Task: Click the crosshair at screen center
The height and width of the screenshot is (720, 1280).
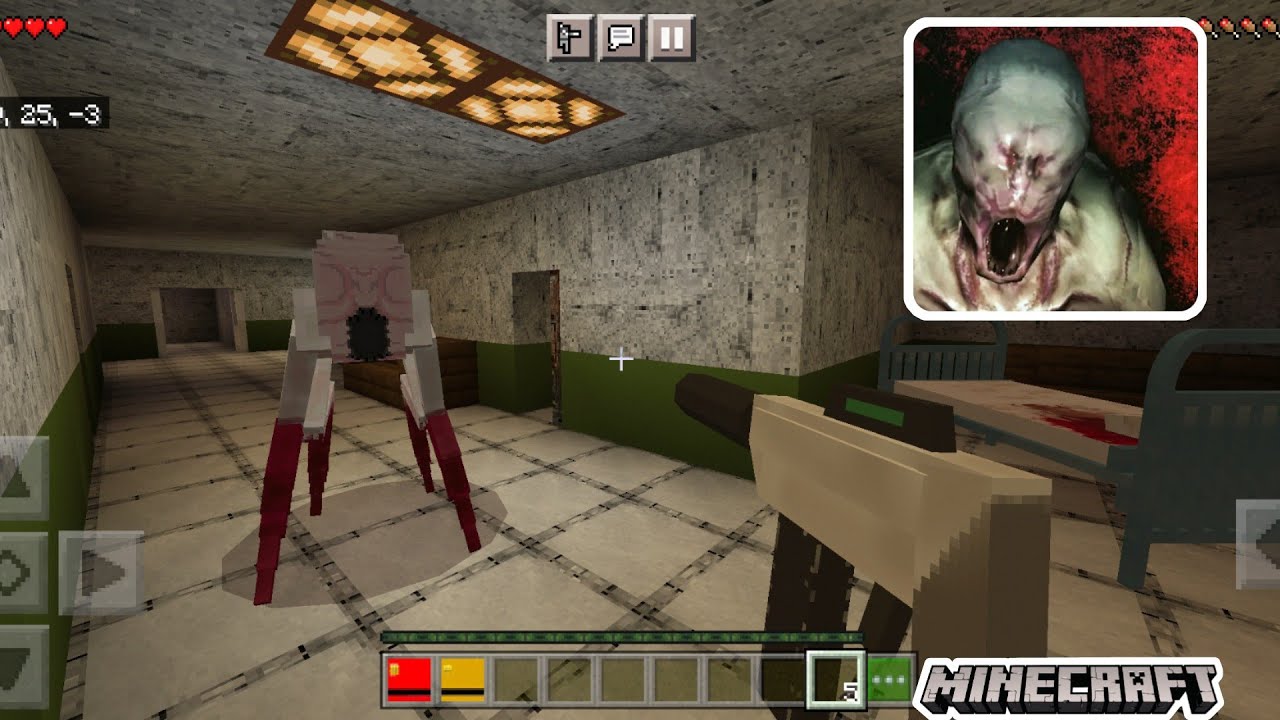Action: click(x=623, y=360)
